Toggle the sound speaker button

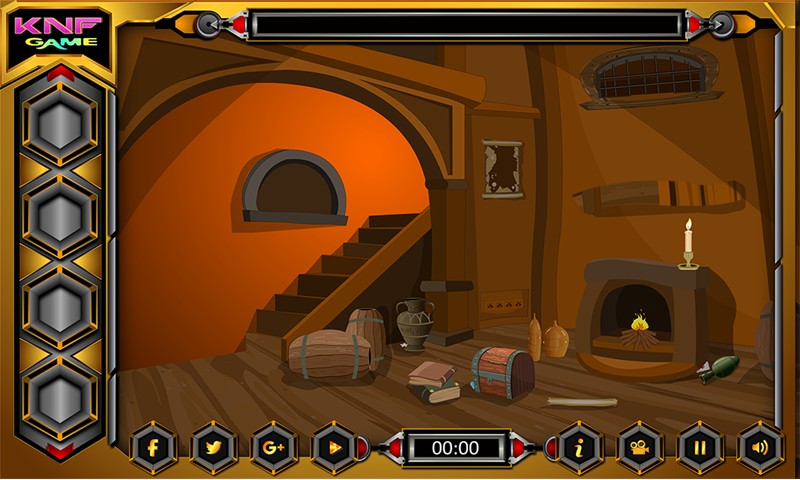[759, 447]
